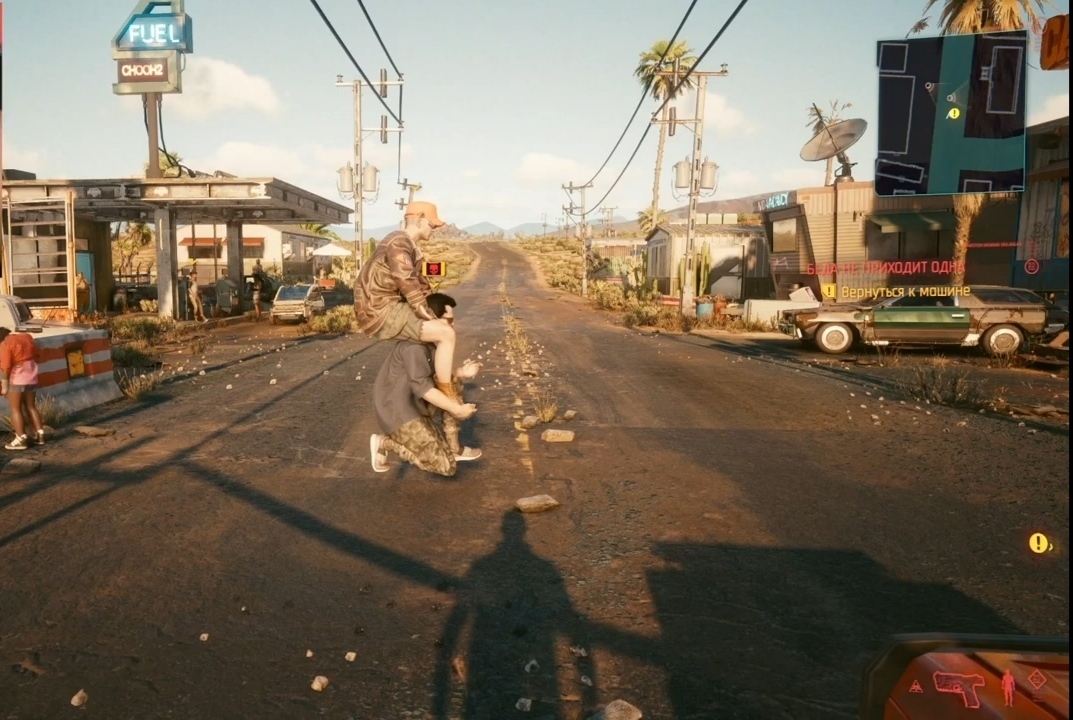The height and width of the screenshot is (720, 1073).
Task: Activate the red diamond-shaped icon
Action: (1037, 679)
